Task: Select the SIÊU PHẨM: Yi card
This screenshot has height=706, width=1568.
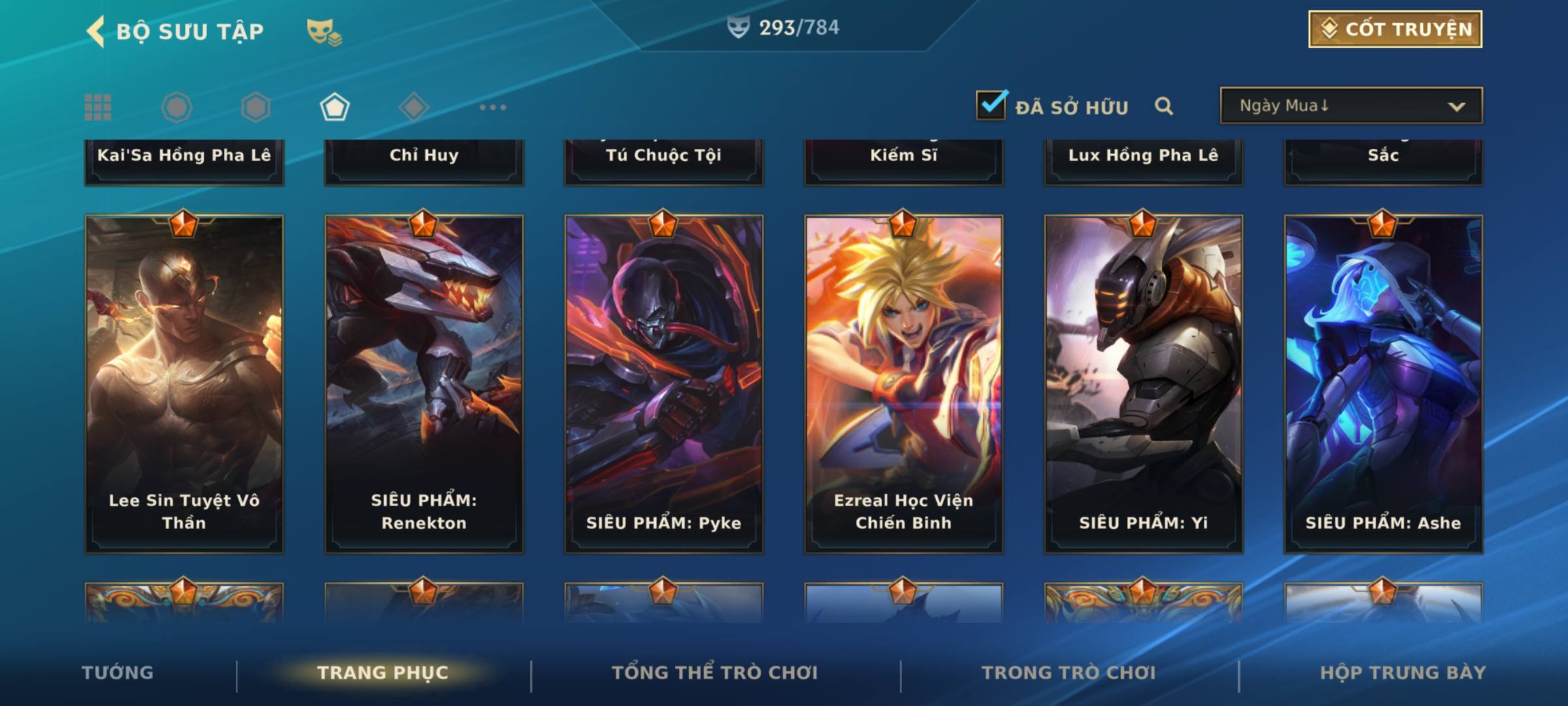Action: (x=1143, y=384)
